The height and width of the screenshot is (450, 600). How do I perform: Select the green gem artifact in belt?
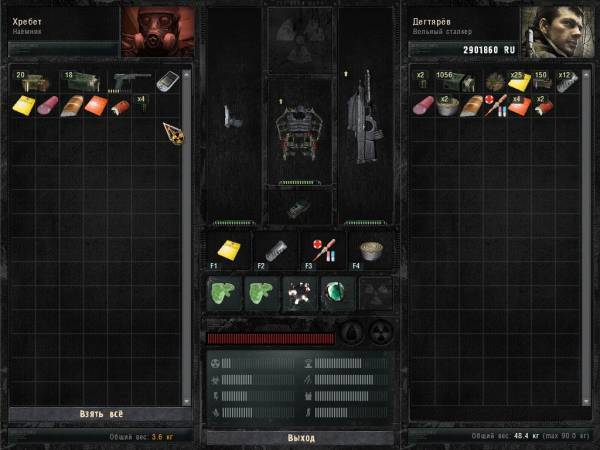(336, 294)
